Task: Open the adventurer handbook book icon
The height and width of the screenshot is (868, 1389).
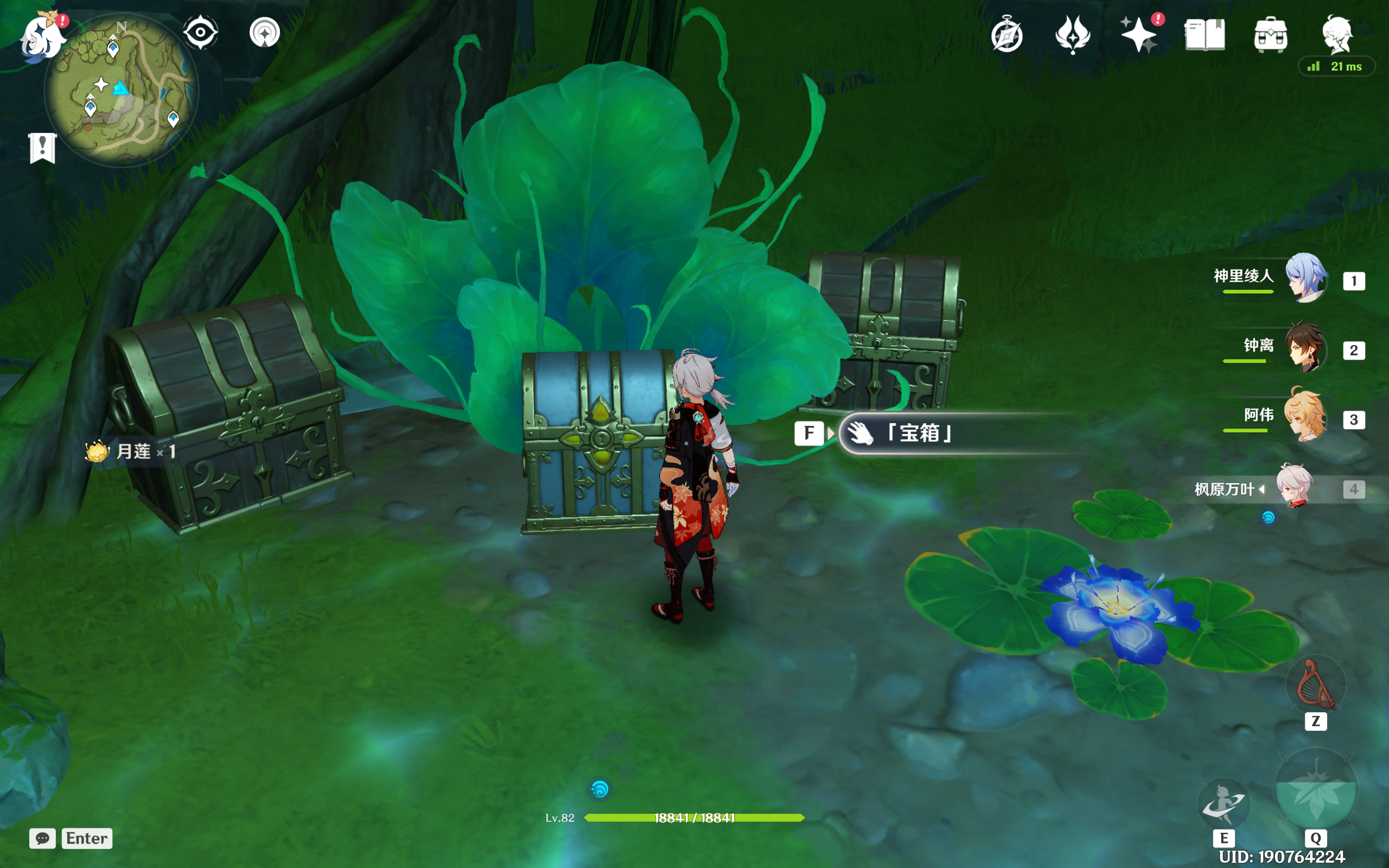Action: (x=1205, y=36)
